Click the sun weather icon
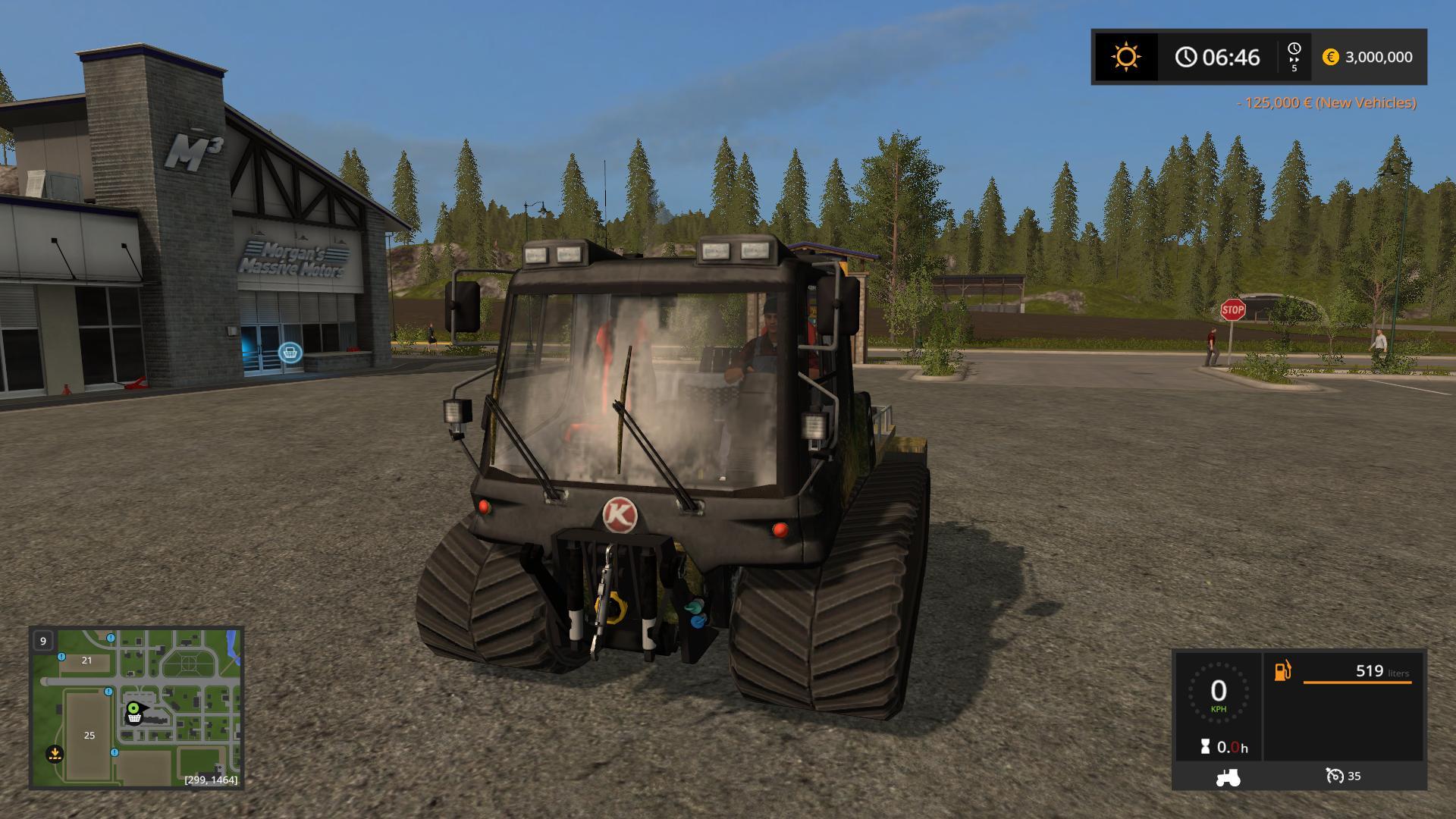The width and height of the screenshot is (1456, 819). click(1125, 56)
